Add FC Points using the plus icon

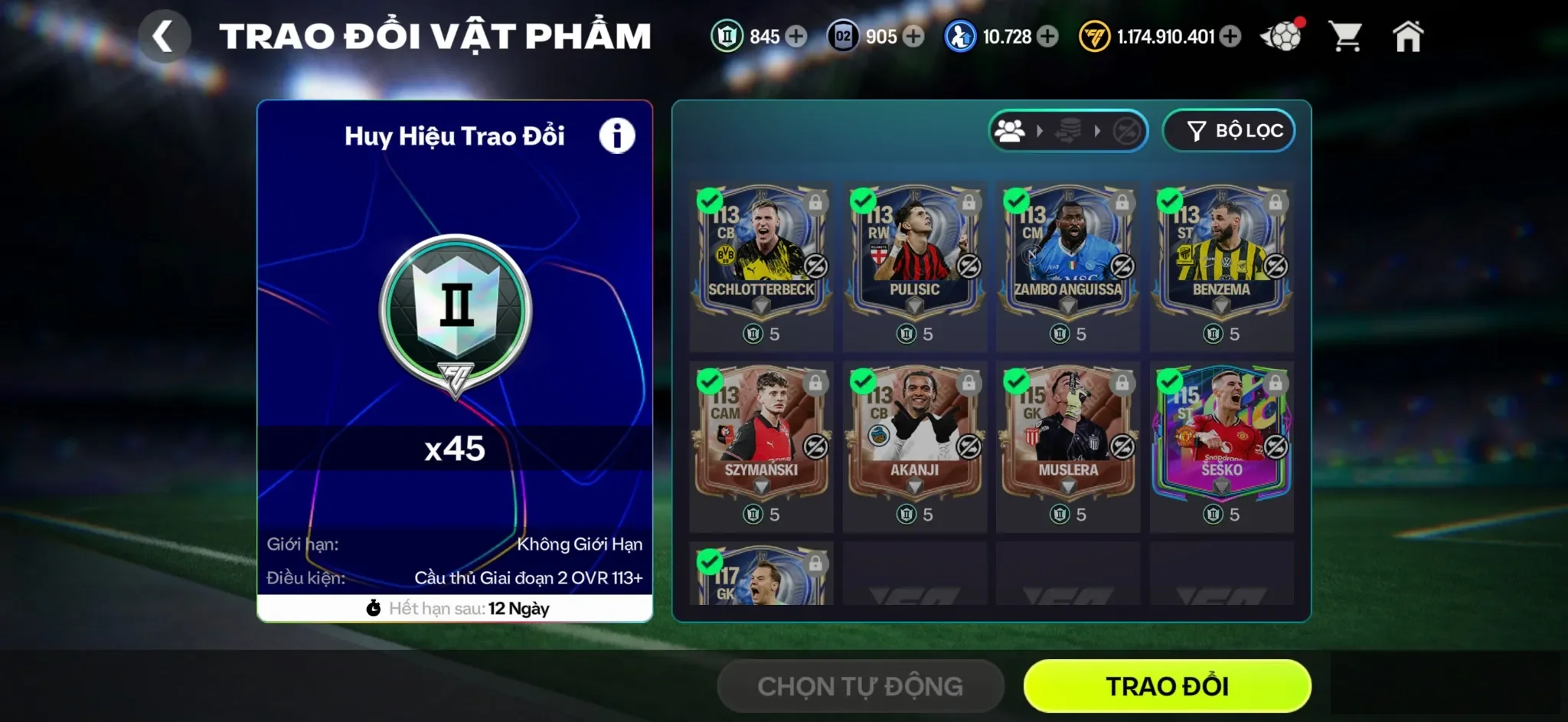tap(1231, 36)
